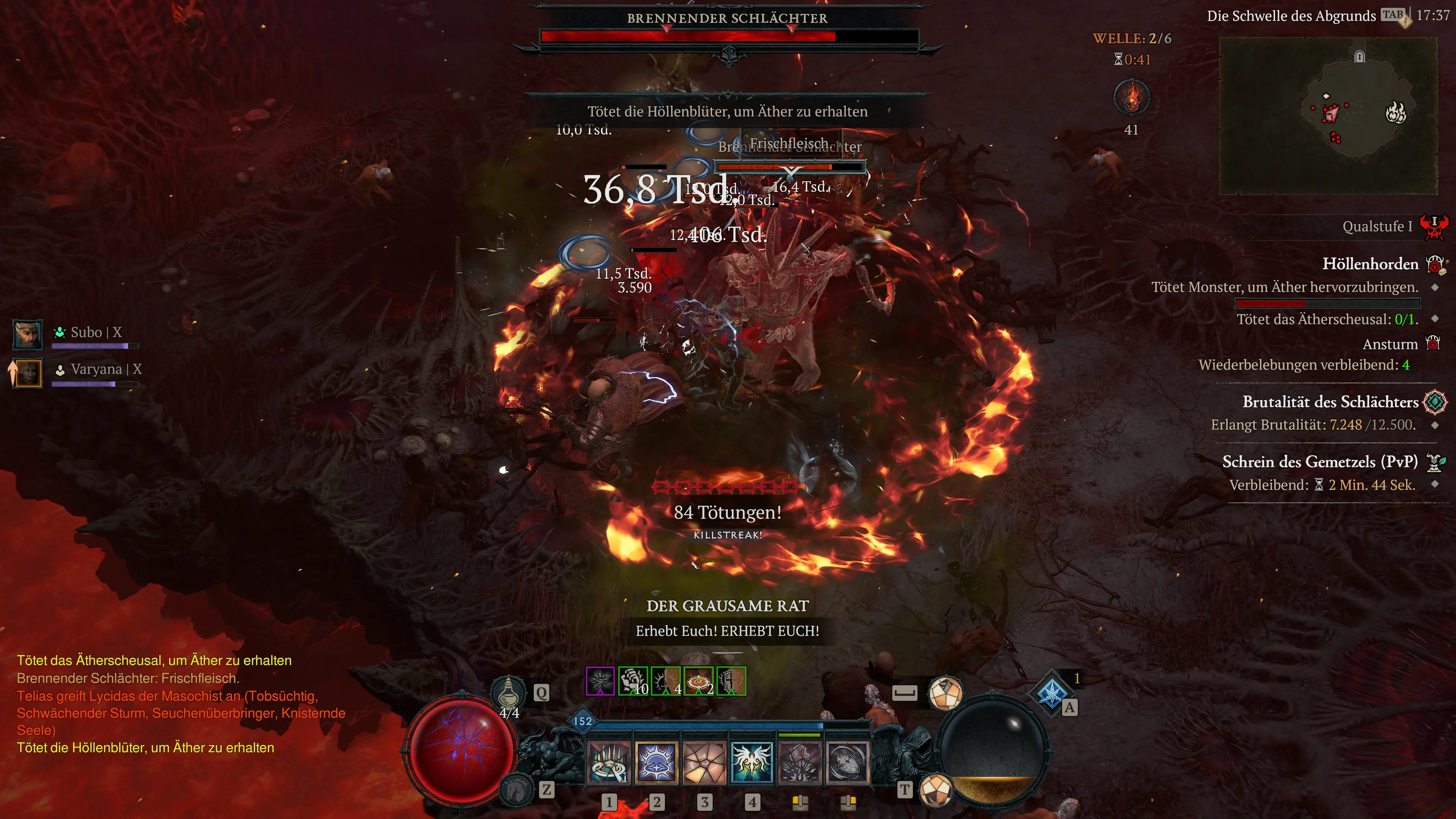
Task: Use the sword-in-ground skill
Action: click(x=800, y=763)
